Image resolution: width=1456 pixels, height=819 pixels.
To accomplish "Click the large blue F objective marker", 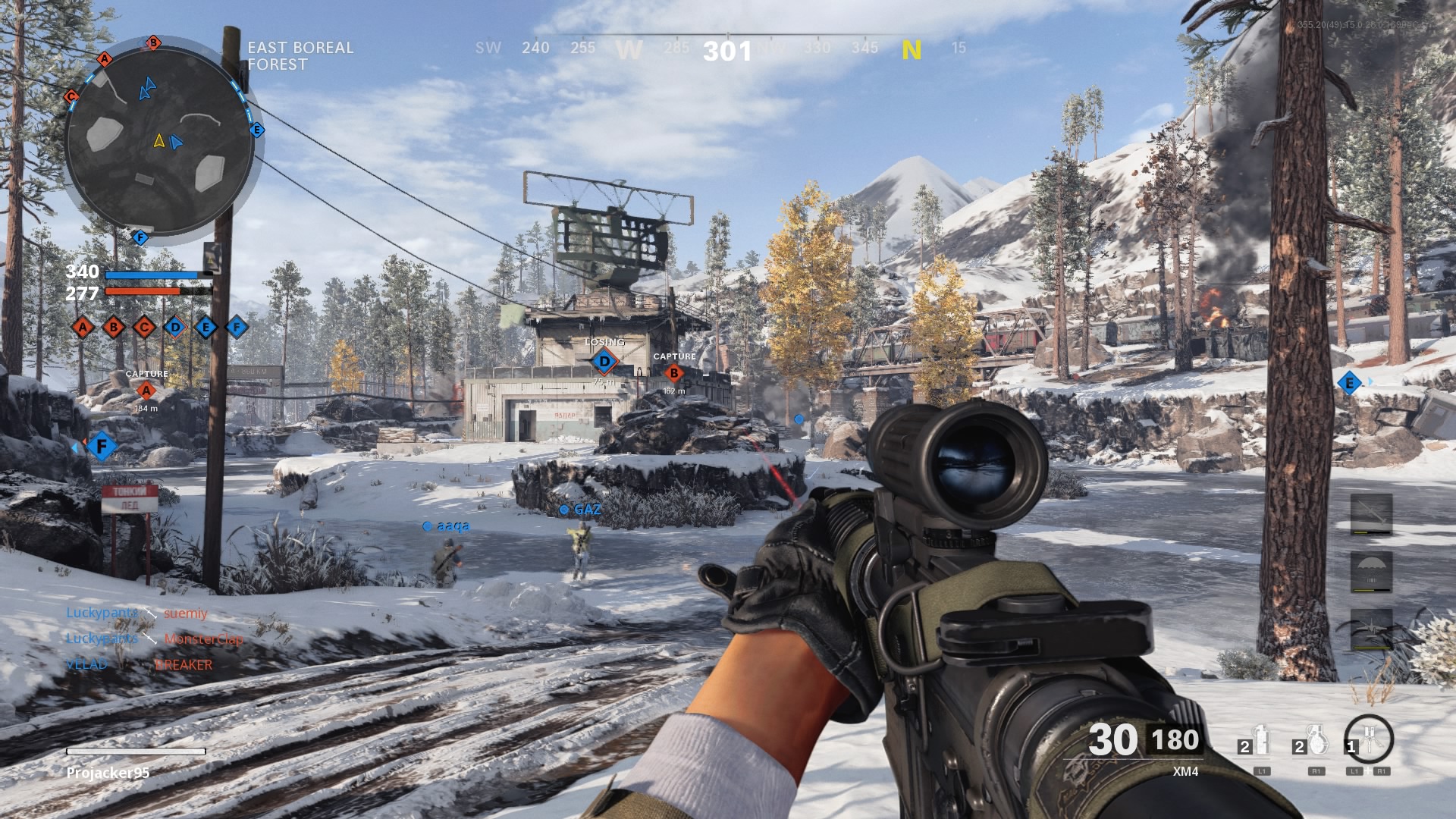I will point(102,447).
